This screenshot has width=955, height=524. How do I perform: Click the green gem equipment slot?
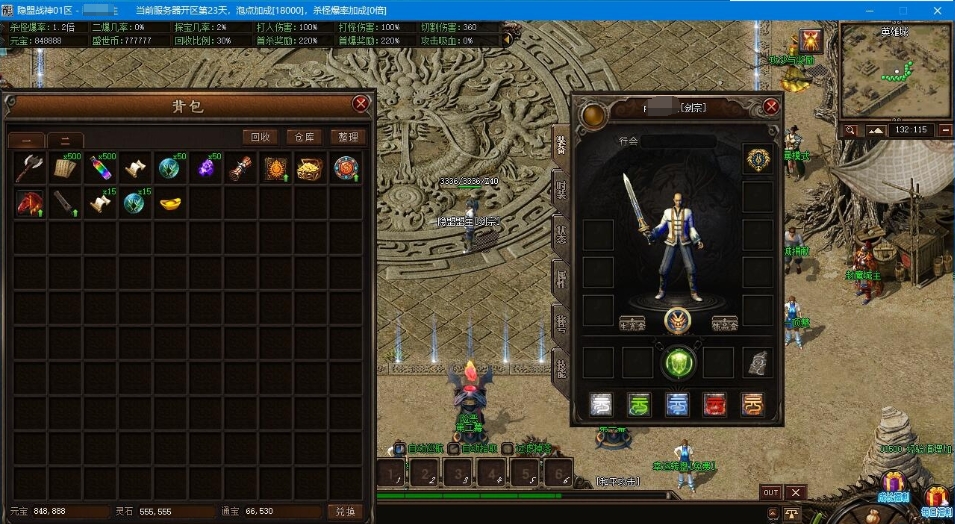point(678,361)
